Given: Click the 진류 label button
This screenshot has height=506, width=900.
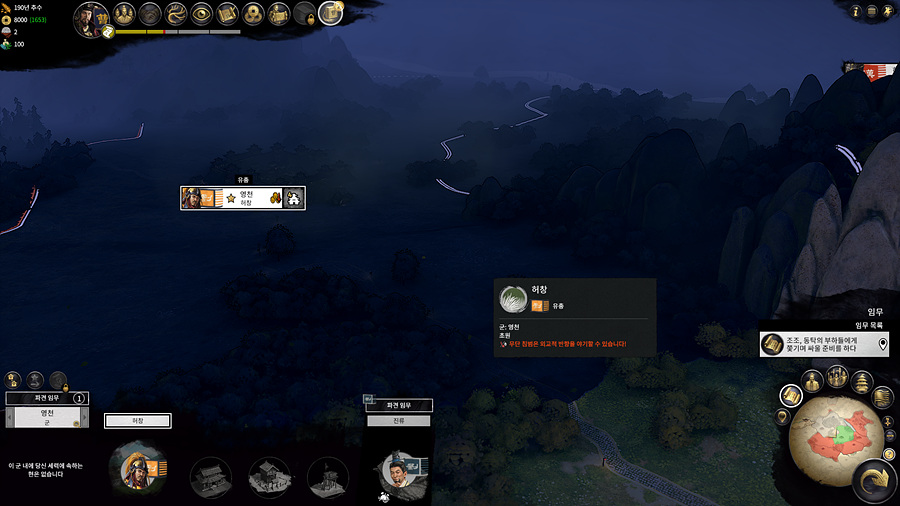Looking at the screenshot, I should pyautogui.click(x=399, y=421).
